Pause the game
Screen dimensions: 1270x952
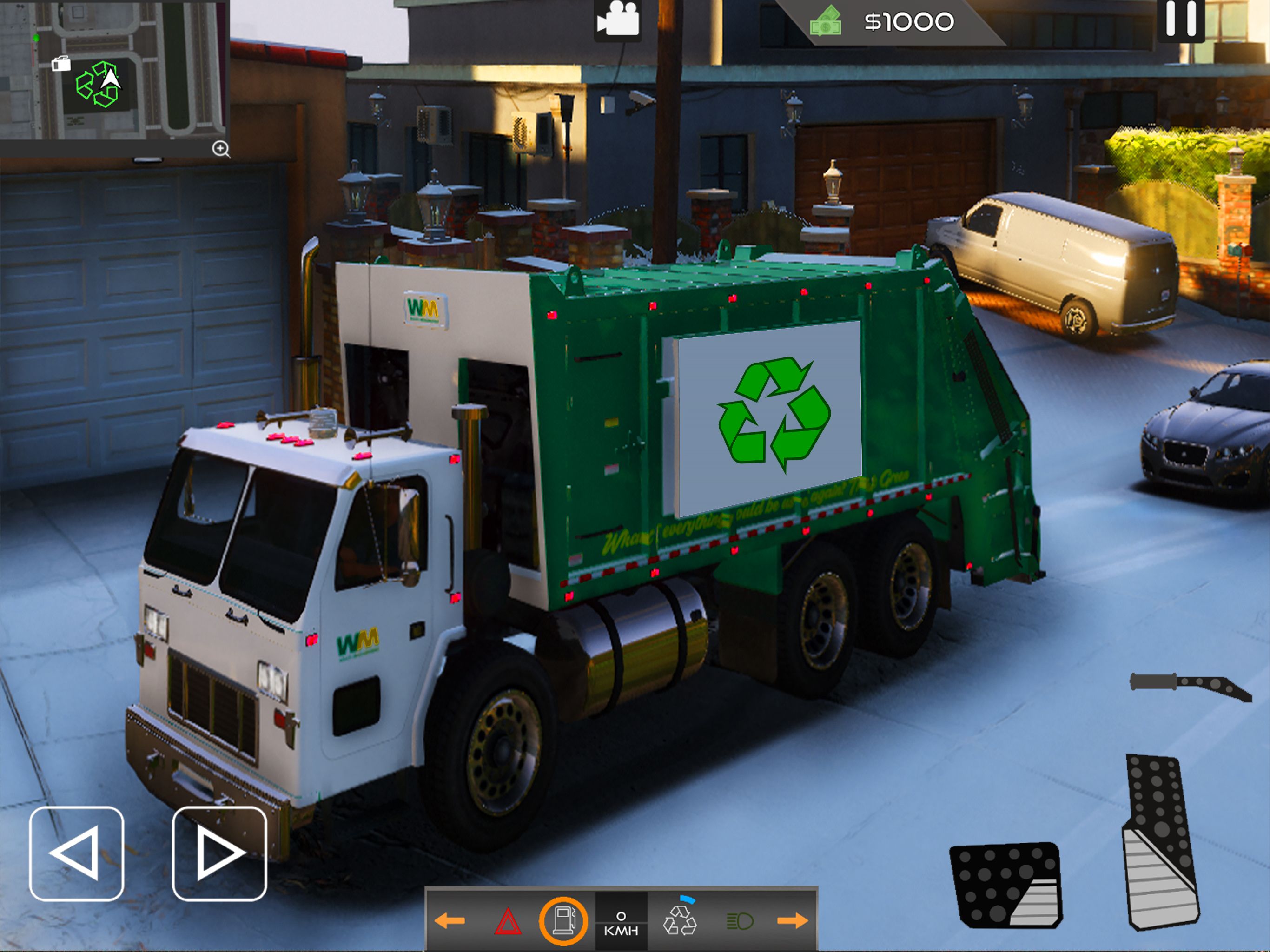click(x=1181, y=20)
